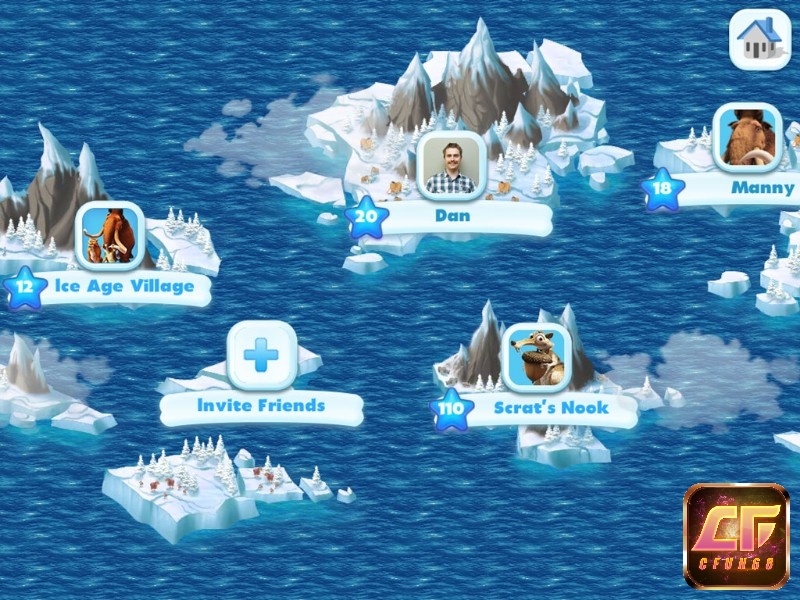
Task: Visit Scrat's Nook label
Action: coord(550,408)
